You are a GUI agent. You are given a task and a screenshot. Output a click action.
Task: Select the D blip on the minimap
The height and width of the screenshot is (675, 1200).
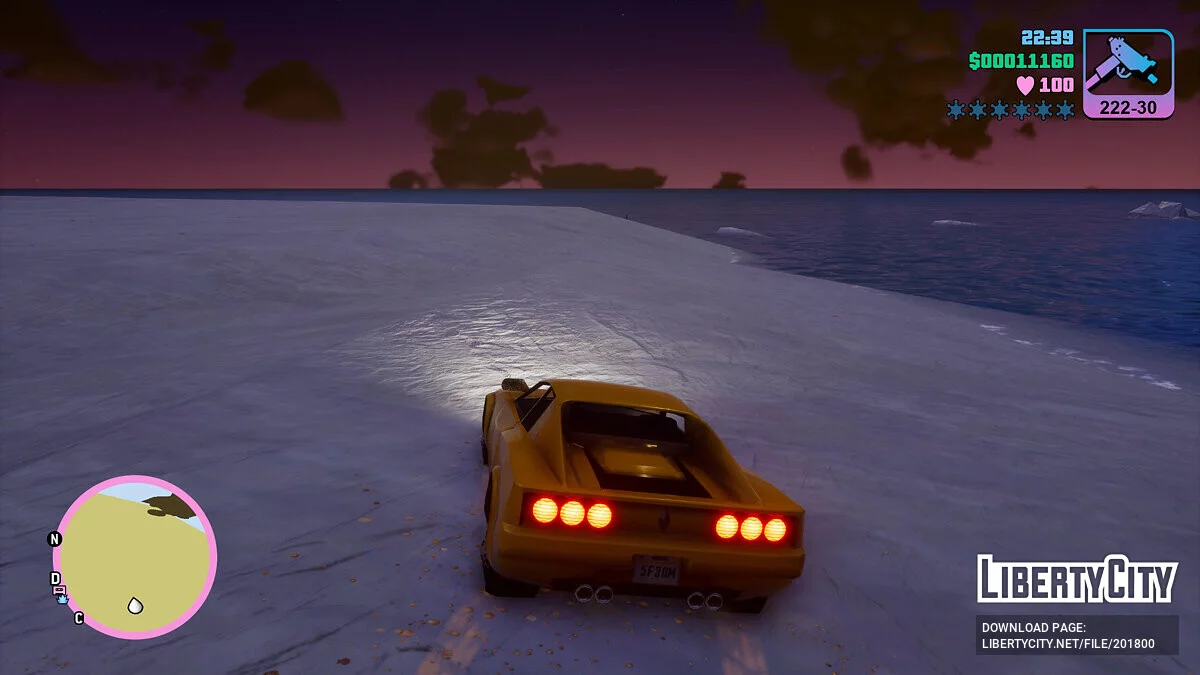click(56, 579)
